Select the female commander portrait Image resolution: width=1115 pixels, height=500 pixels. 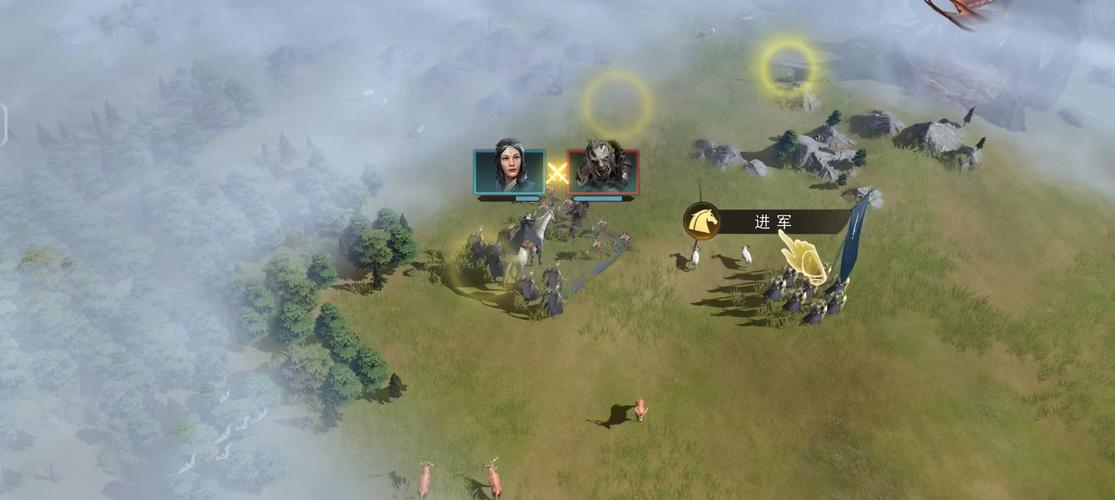point(509,172)
